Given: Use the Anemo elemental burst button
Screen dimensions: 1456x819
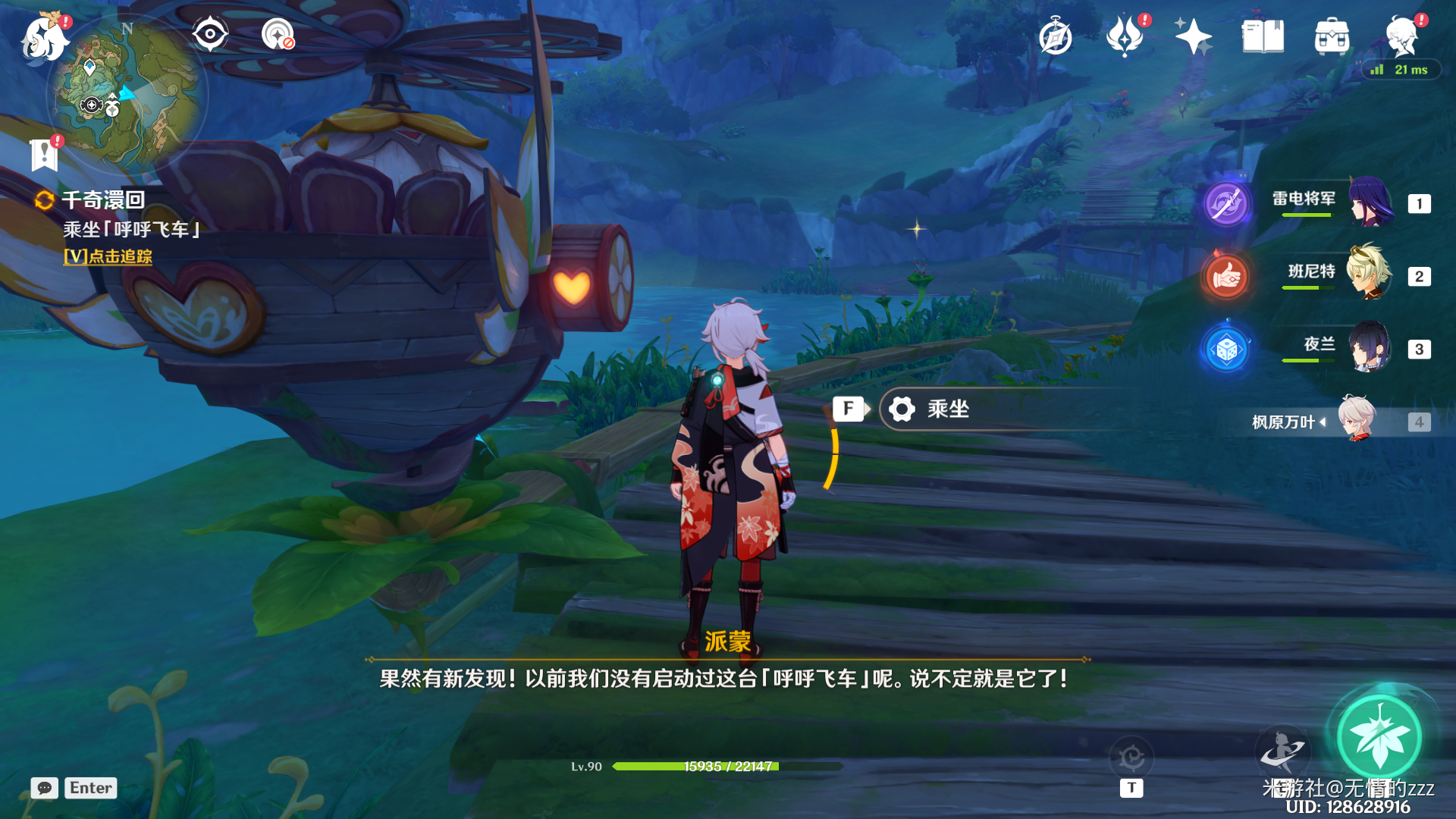Looking at the screenshot, I should [1379, 736].
